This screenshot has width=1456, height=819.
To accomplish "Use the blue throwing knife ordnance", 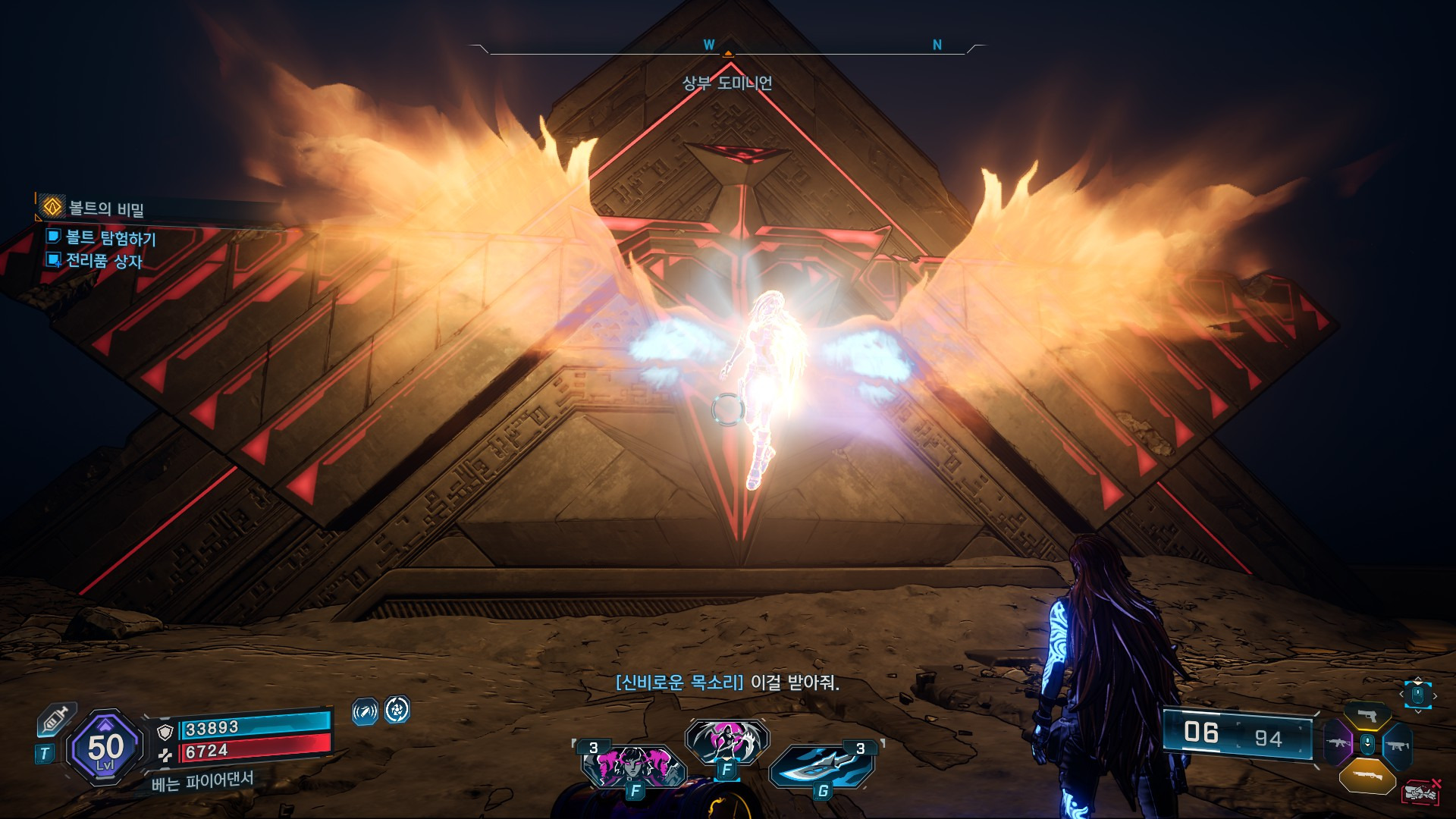I will pos(823,765).
